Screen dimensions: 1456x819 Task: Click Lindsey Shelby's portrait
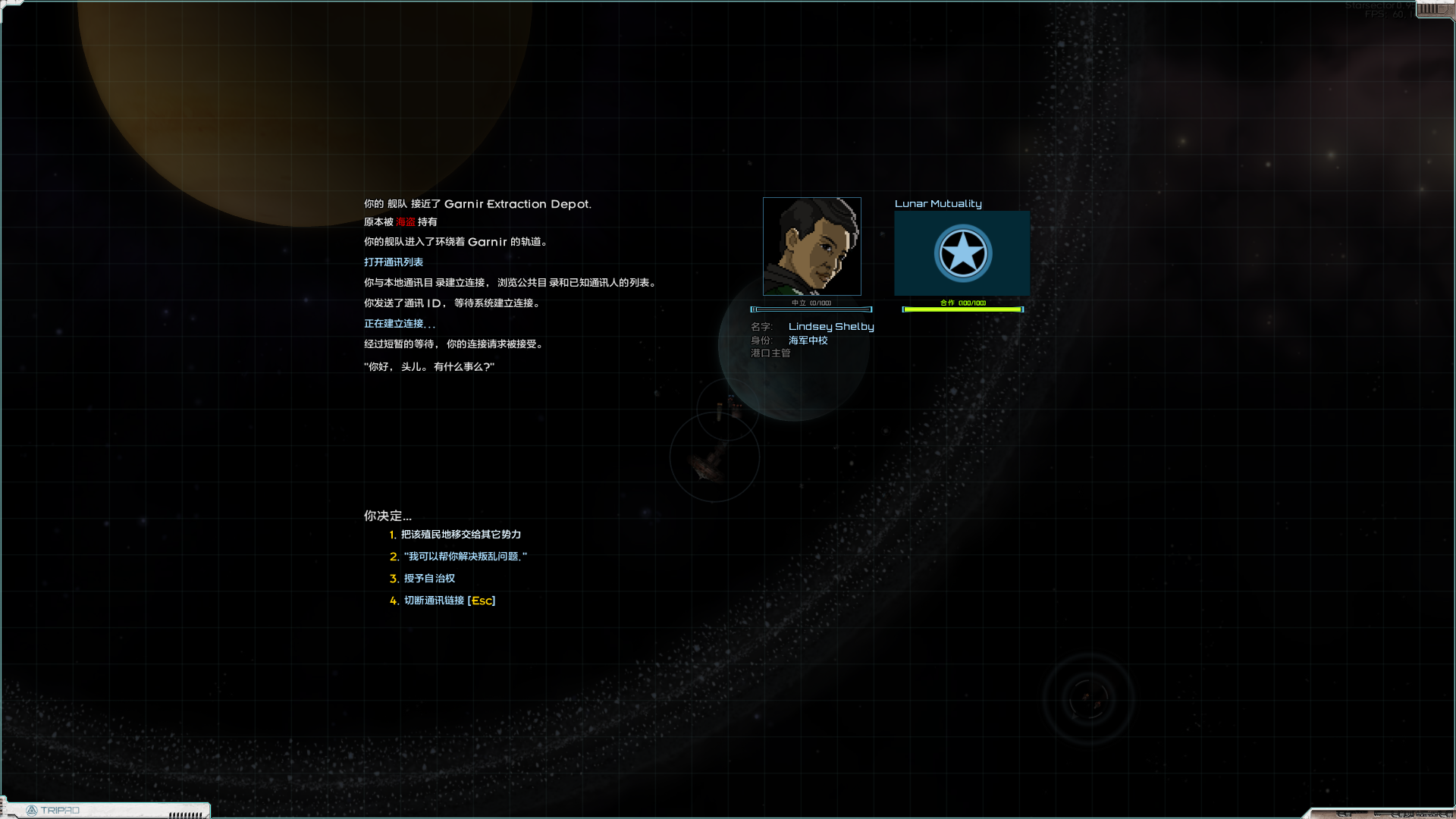tap(811, 246)
